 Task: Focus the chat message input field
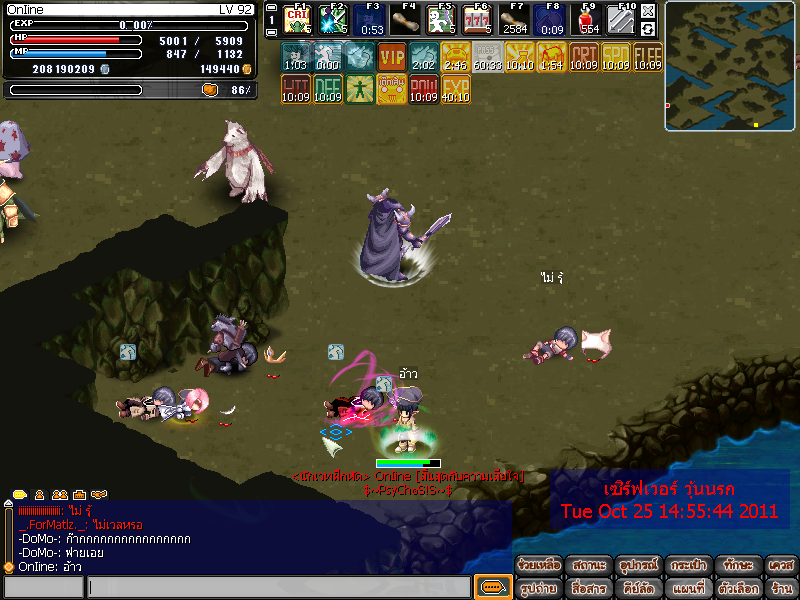click(x=278, y=587)
